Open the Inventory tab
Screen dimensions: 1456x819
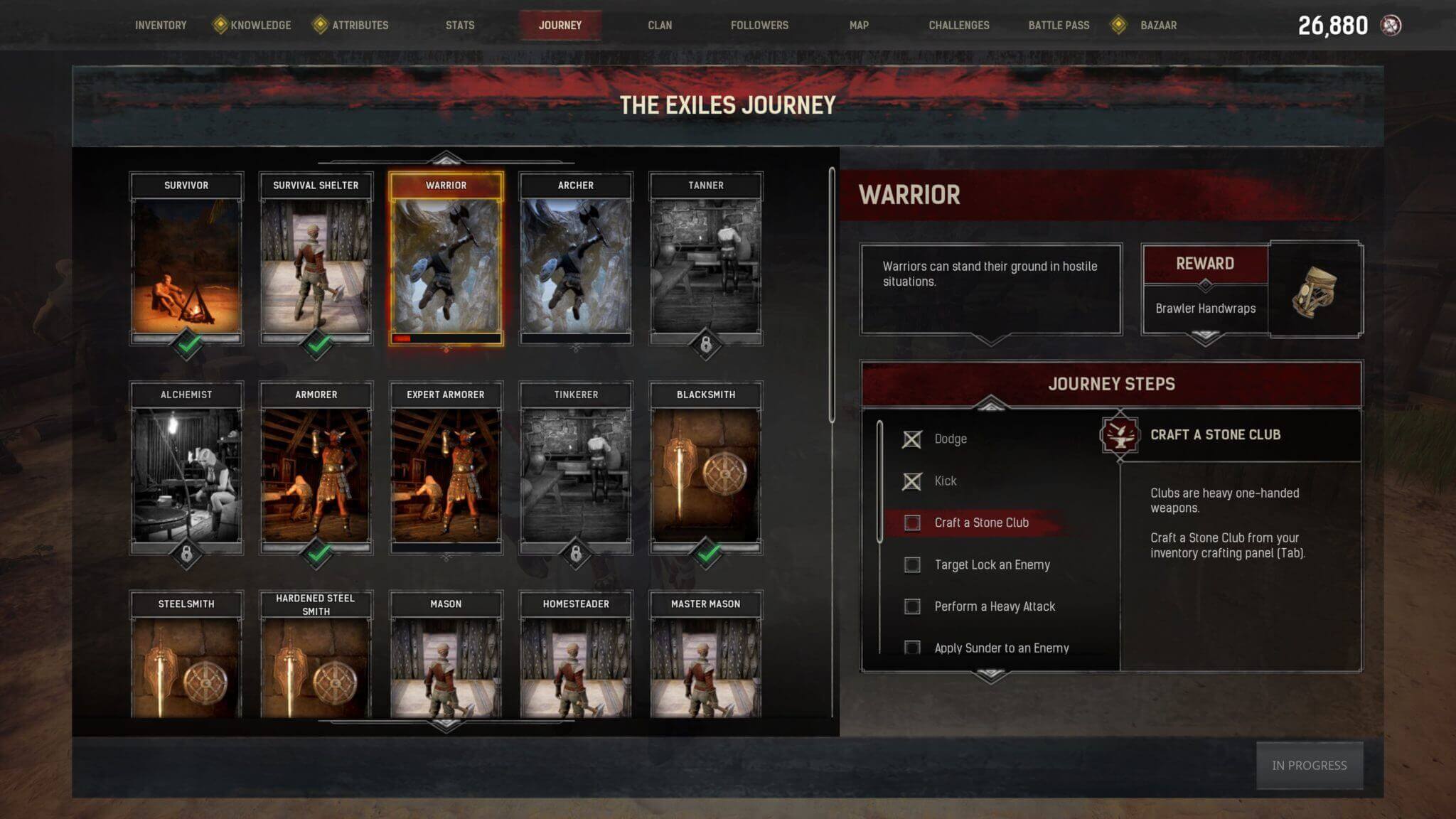click(x=161, y=26)
